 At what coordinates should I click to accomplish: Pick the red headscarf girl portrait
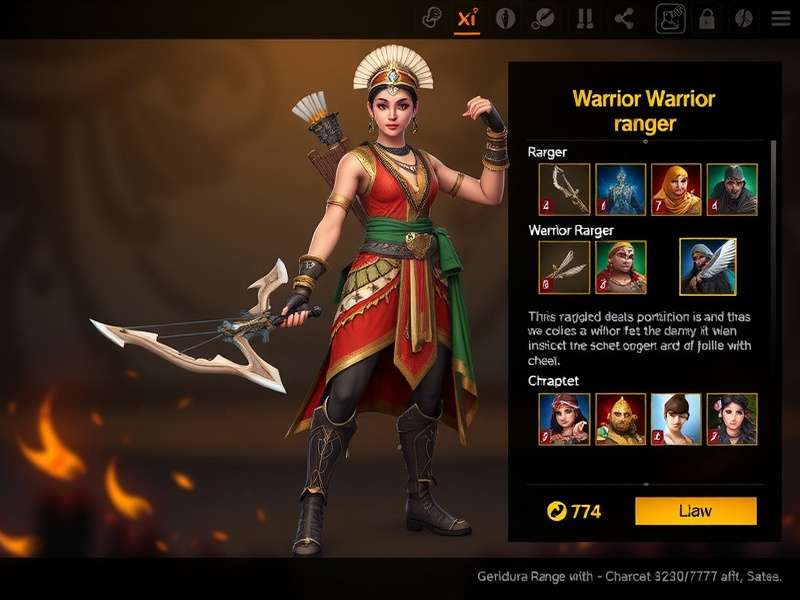(x=564, y=418)
